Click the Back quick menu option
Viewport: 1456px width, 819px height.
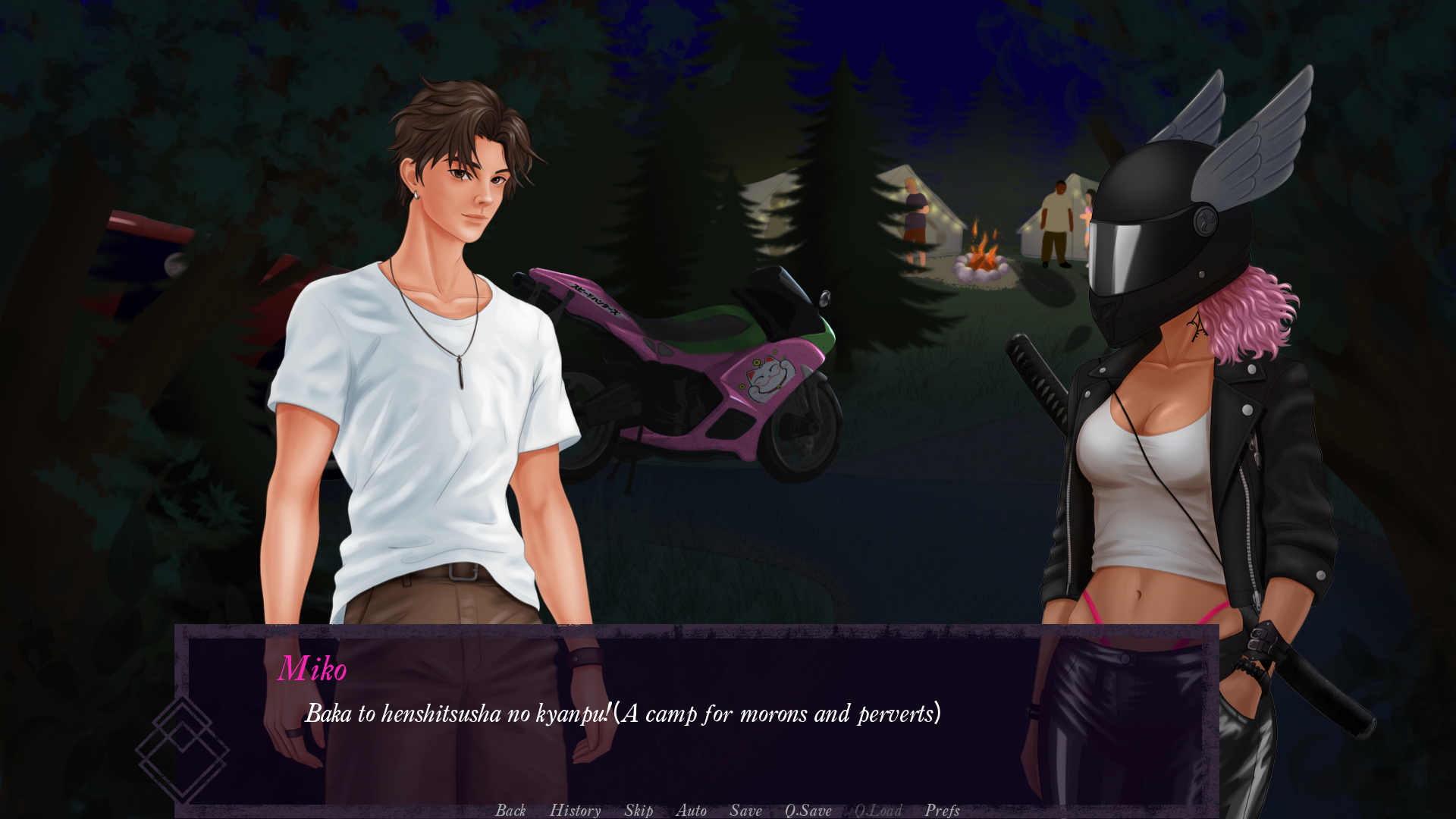(x=511, y=811)
